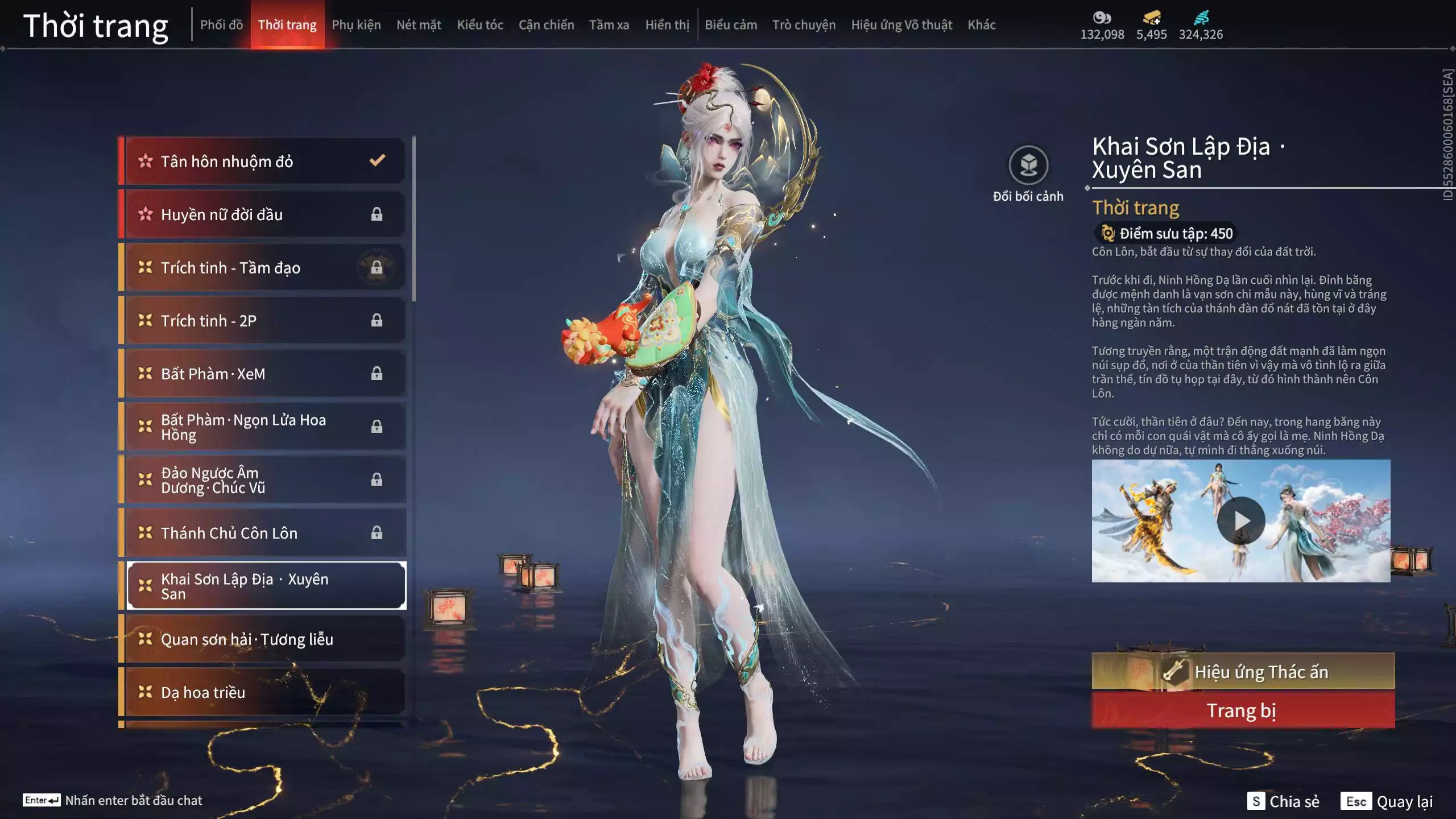The width and height of the screenshot is (1456, 819).
Task: Play the outfit preview video
Action: [x=1241, y=521]
